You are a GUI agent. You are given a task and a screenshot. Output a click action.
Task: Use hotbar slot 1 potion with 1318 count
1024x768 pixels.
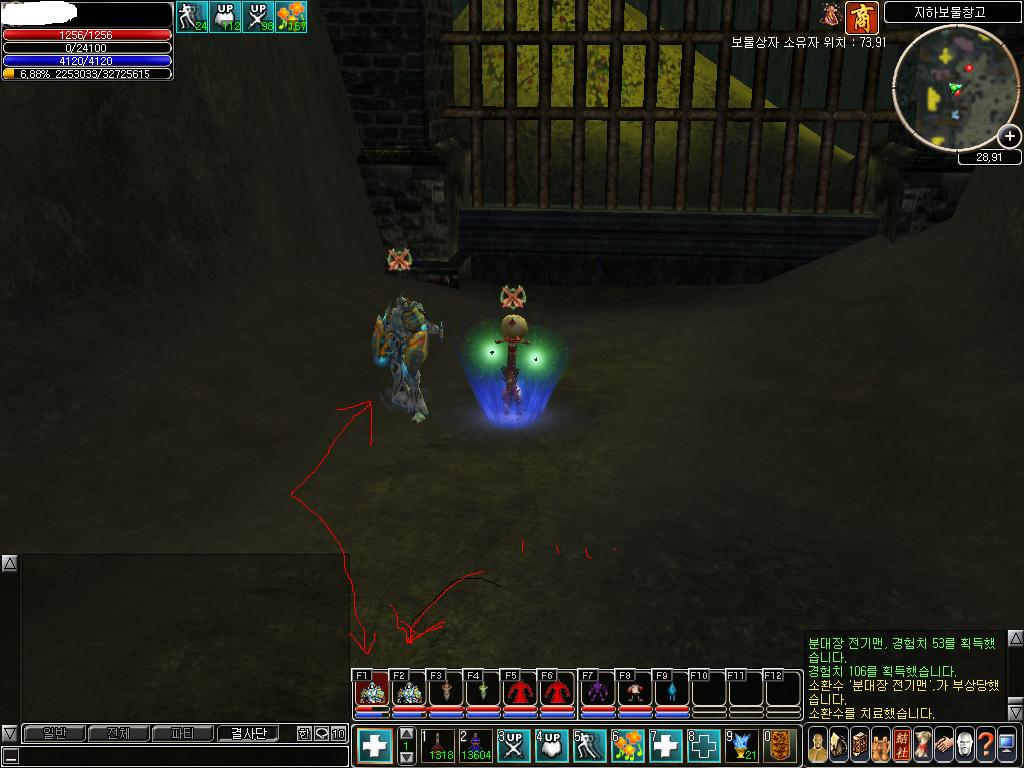click(x=437, y=746)
